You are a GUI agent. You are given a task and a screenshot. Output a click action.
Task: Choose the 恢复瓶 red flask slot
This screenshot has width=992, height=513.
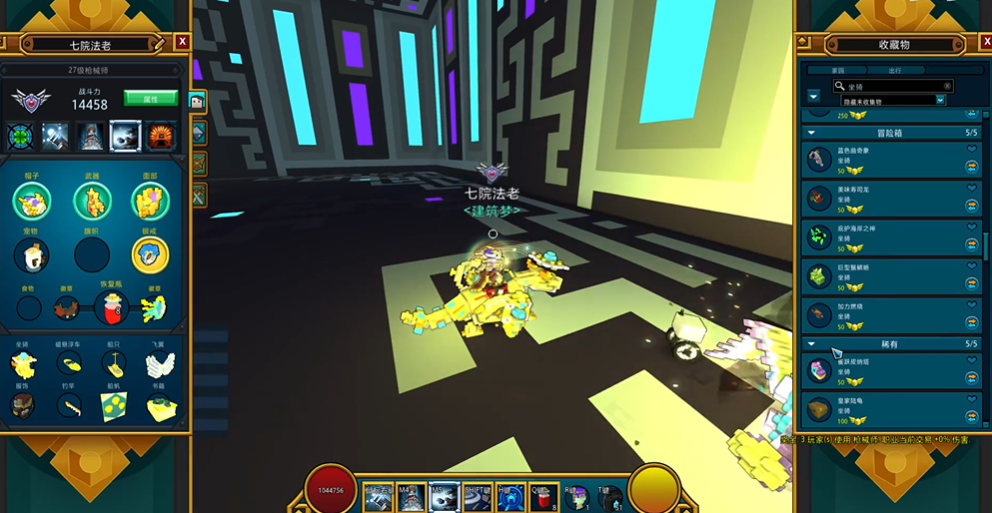pos(111,308)
